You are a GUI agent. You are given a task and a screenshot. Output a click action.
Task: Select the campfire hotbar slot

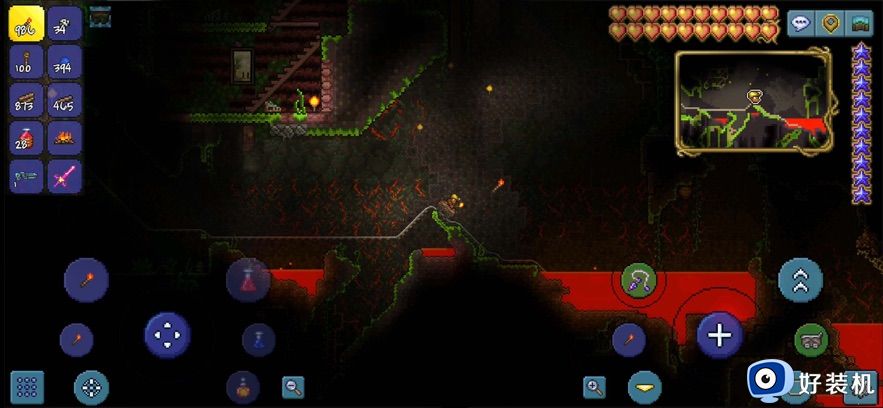(65, 138)
